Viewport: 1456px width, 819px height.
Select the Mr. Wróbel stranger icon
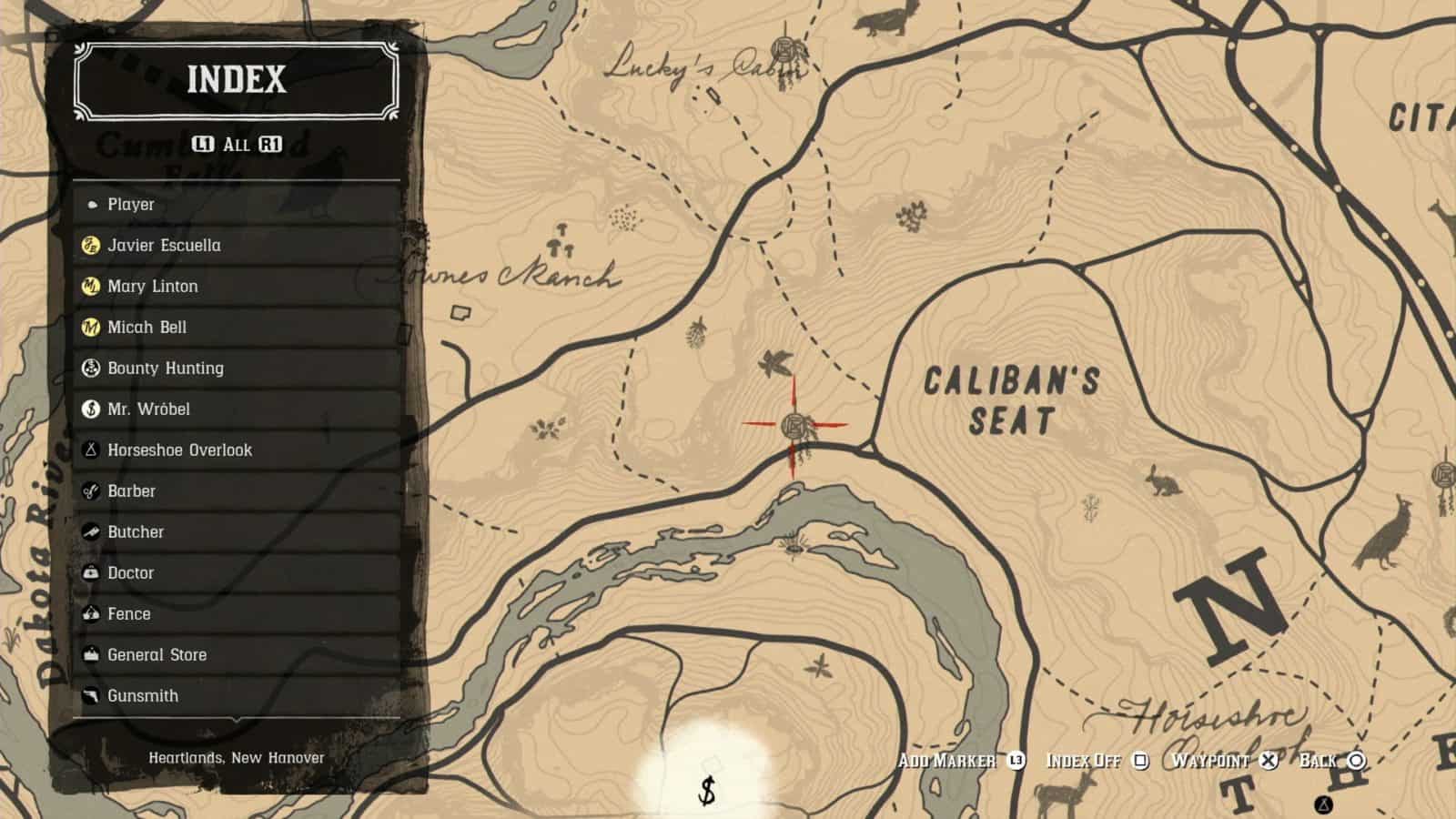tap(90, 409)
